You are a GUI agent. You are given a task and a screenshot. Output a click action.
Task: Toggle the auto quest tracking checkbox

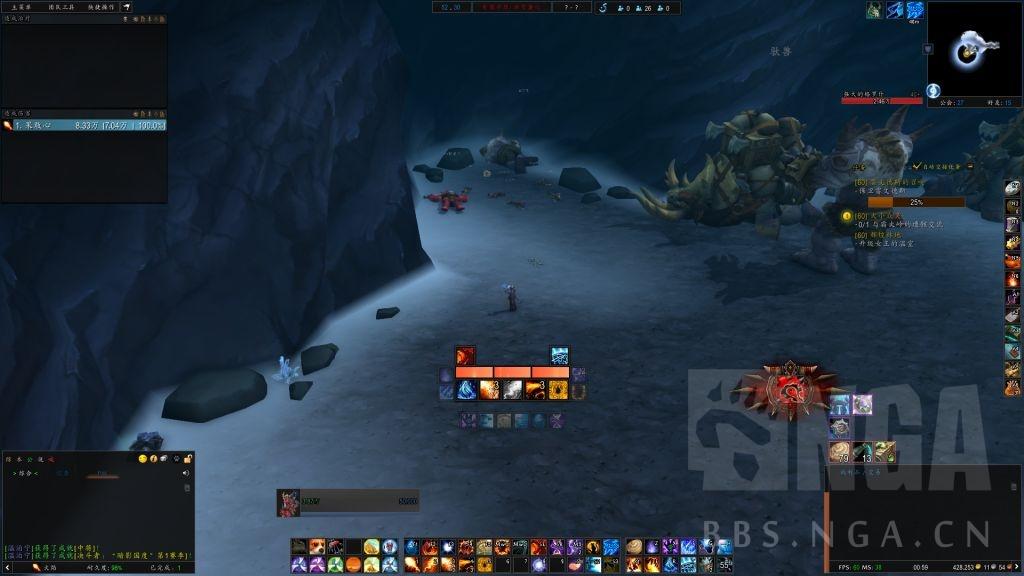(x=917, y=166)
